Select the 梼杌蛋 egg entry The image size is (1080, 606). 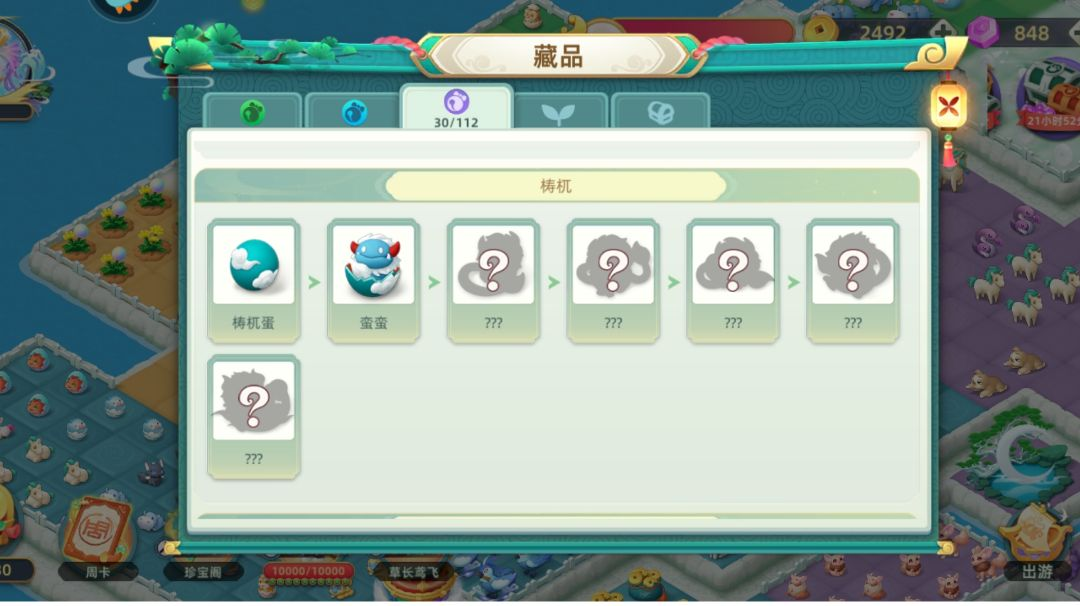[x=254, y=280]
